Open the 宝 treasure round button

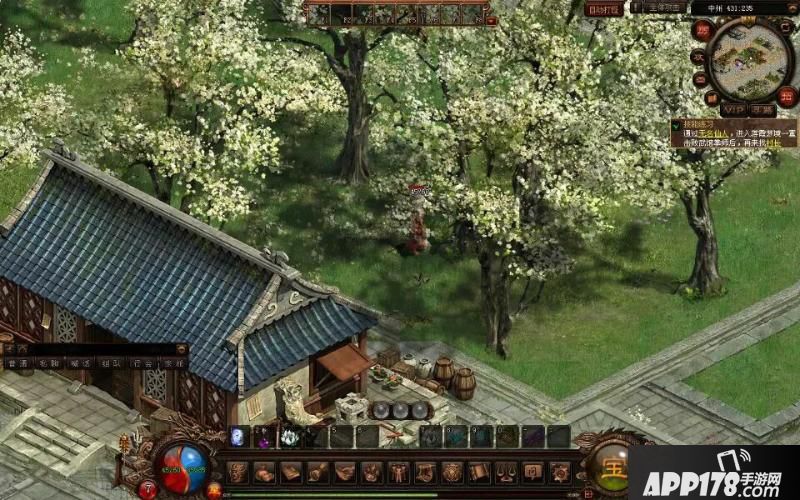pos(608,468)
